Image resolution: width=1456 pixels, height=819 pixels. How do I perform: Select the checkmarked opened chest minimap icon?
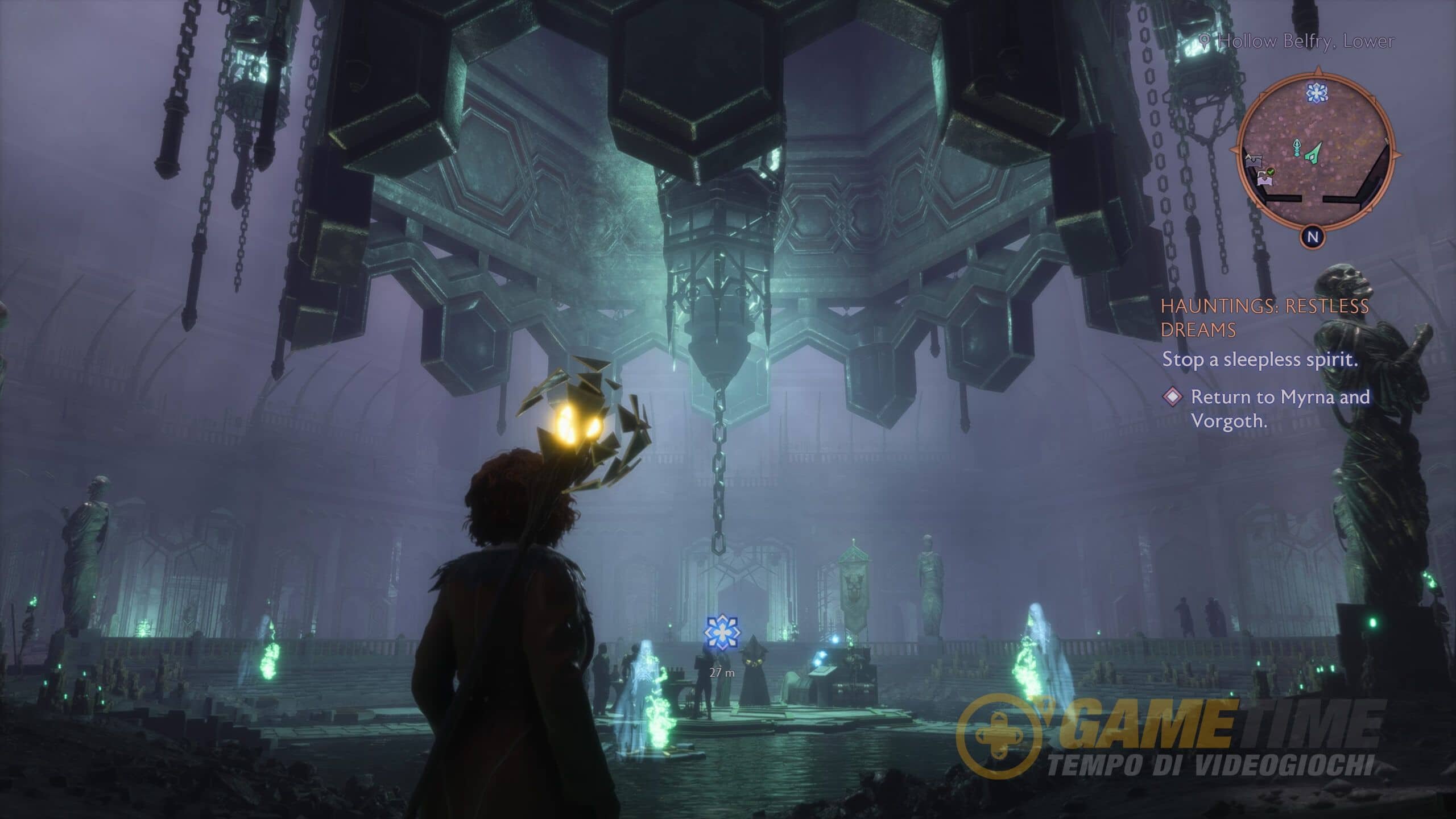[x=1265, y=176]
